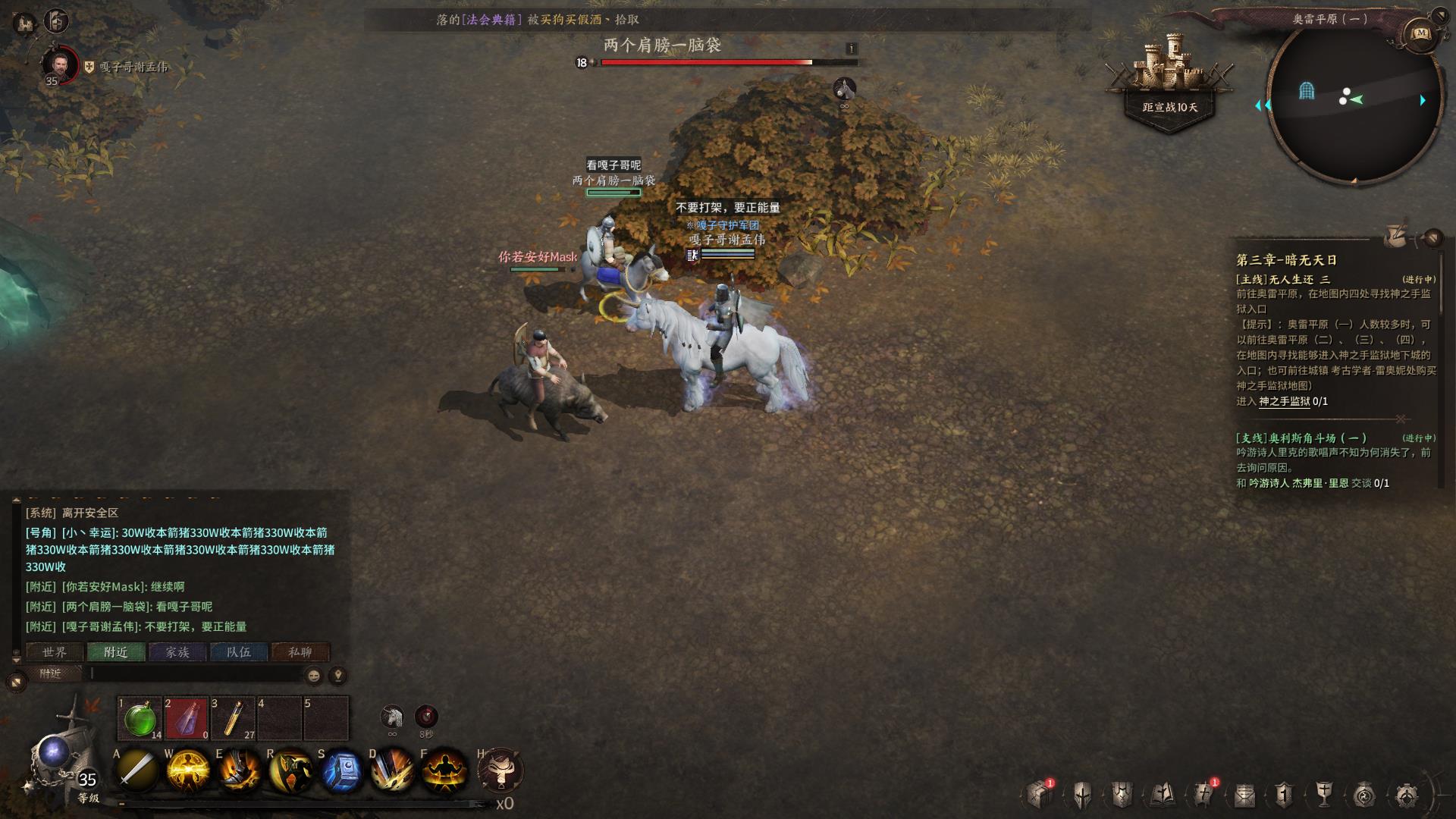Select the yellow vial in slot 3
The width and height of the screenshot is (1456, 819).
(233, 718)
